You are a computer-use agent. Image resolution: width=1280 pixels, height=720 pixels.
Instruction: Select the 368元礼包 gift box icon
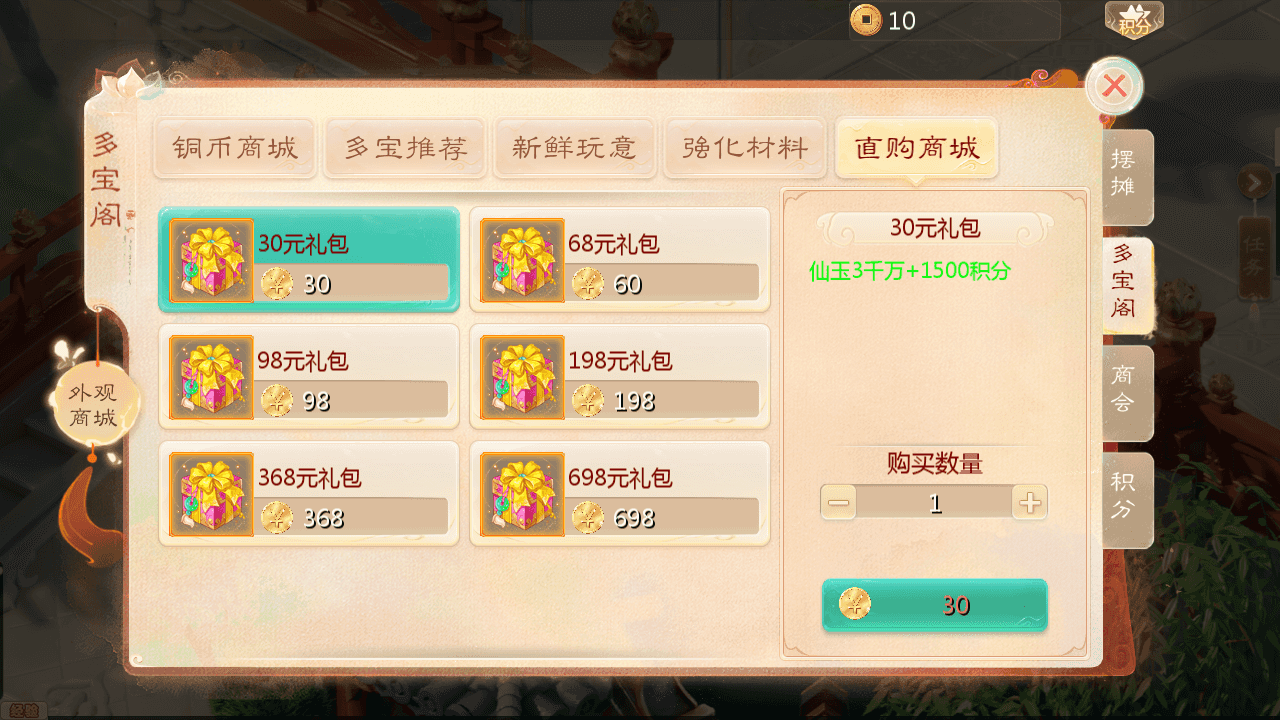coord(211,493)
